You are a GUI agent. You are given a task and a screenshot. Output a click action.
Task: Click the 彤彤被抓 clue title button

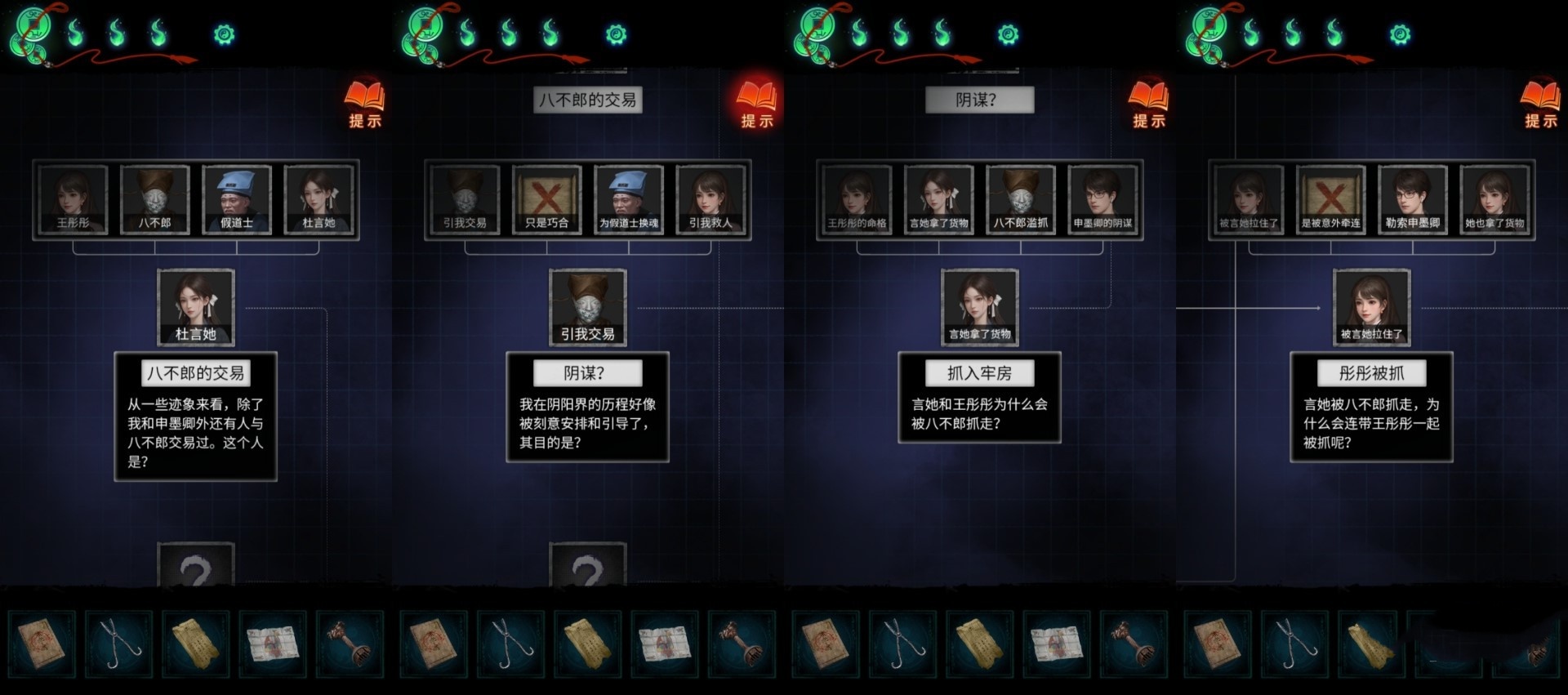click(1371, 372)
